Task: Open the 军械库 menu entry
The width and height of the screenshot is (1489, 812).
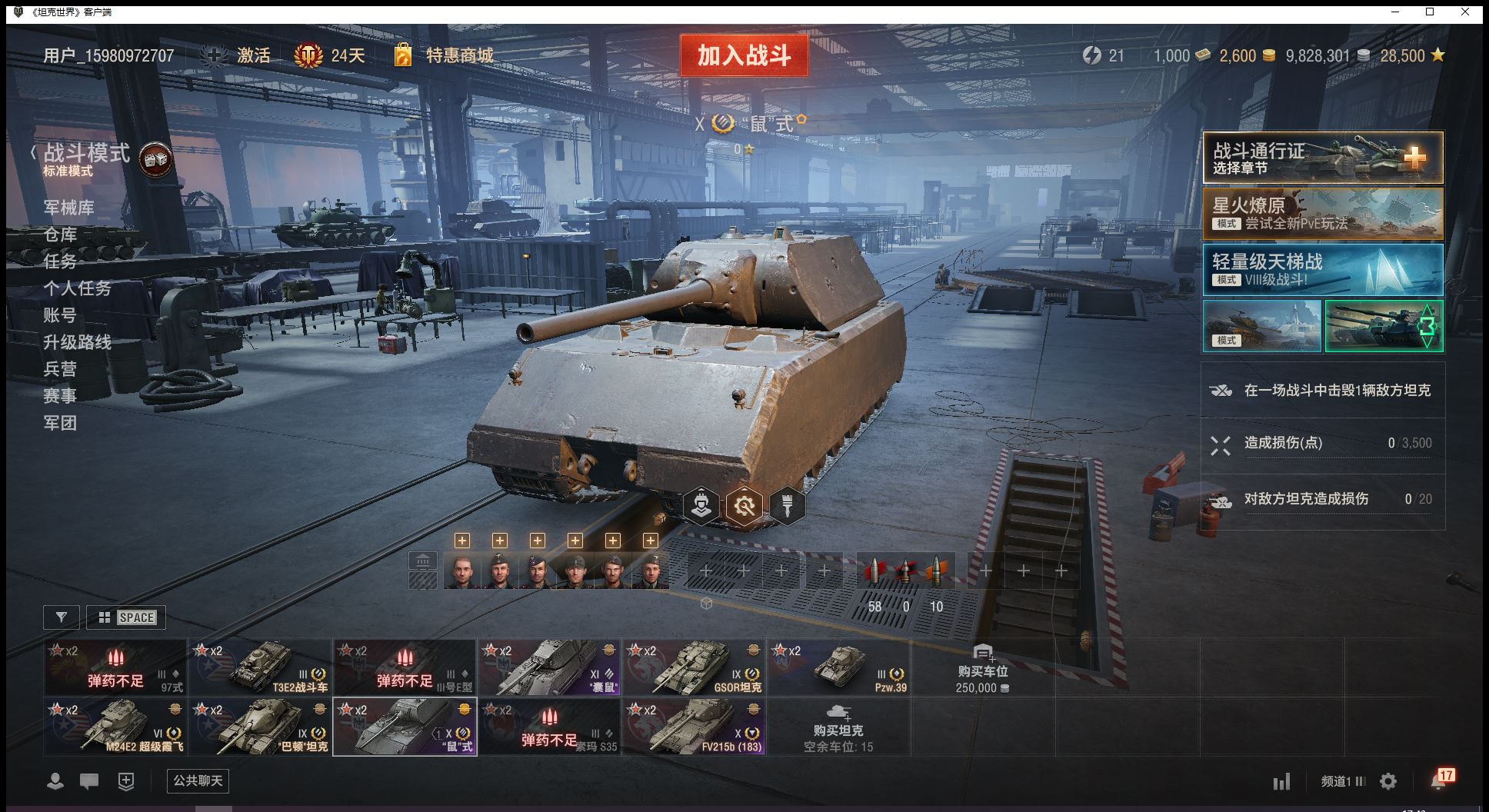Action: coord(68,208)
